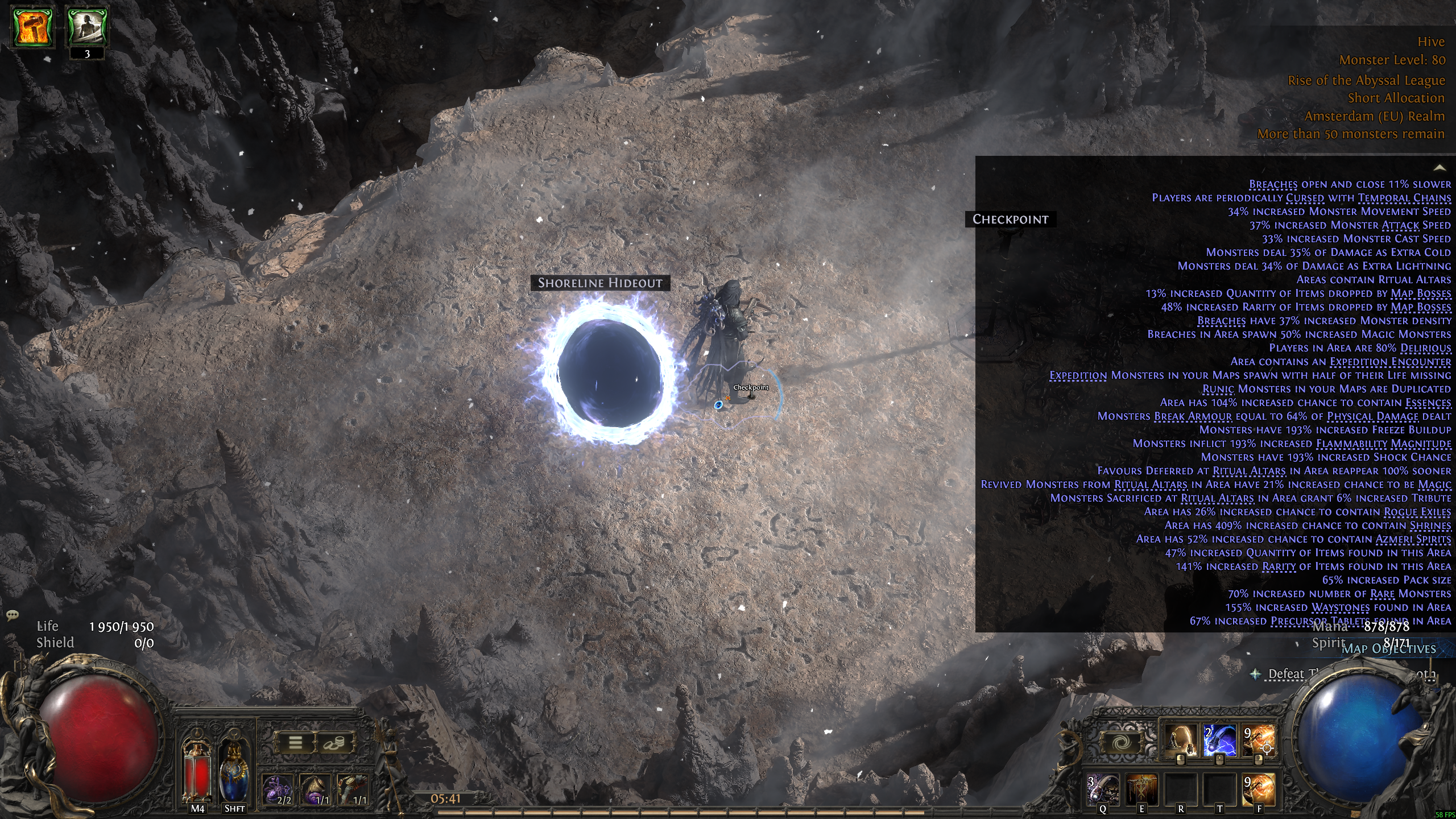Select the horn charm slot showing 1/1
The width and height of the screenshot is (1456, 819).
353,789
